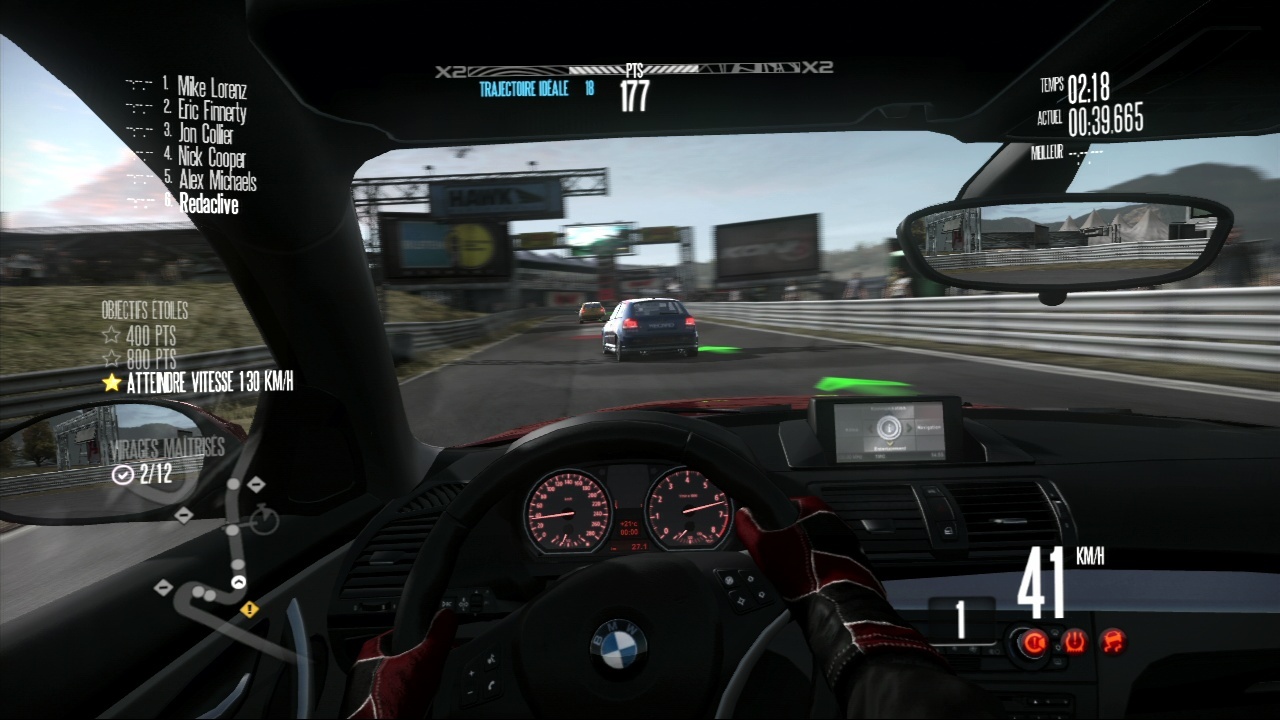Click the red tire pressure warning icon

click(1074, 642)
